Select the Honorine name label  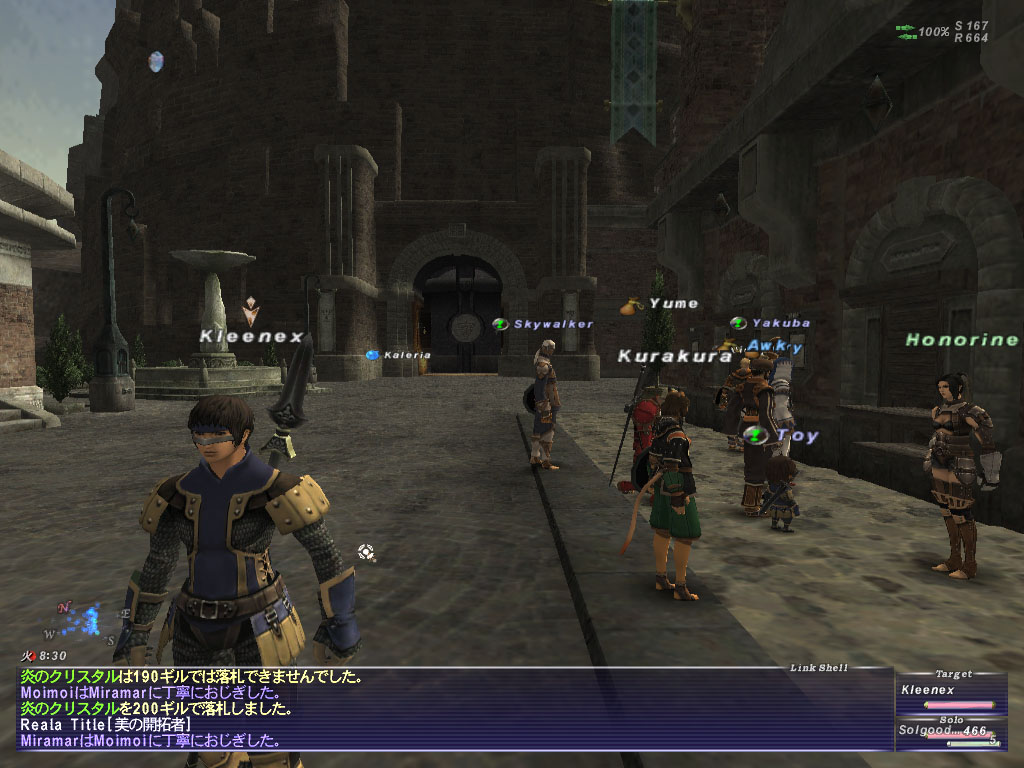coord(961,340)
